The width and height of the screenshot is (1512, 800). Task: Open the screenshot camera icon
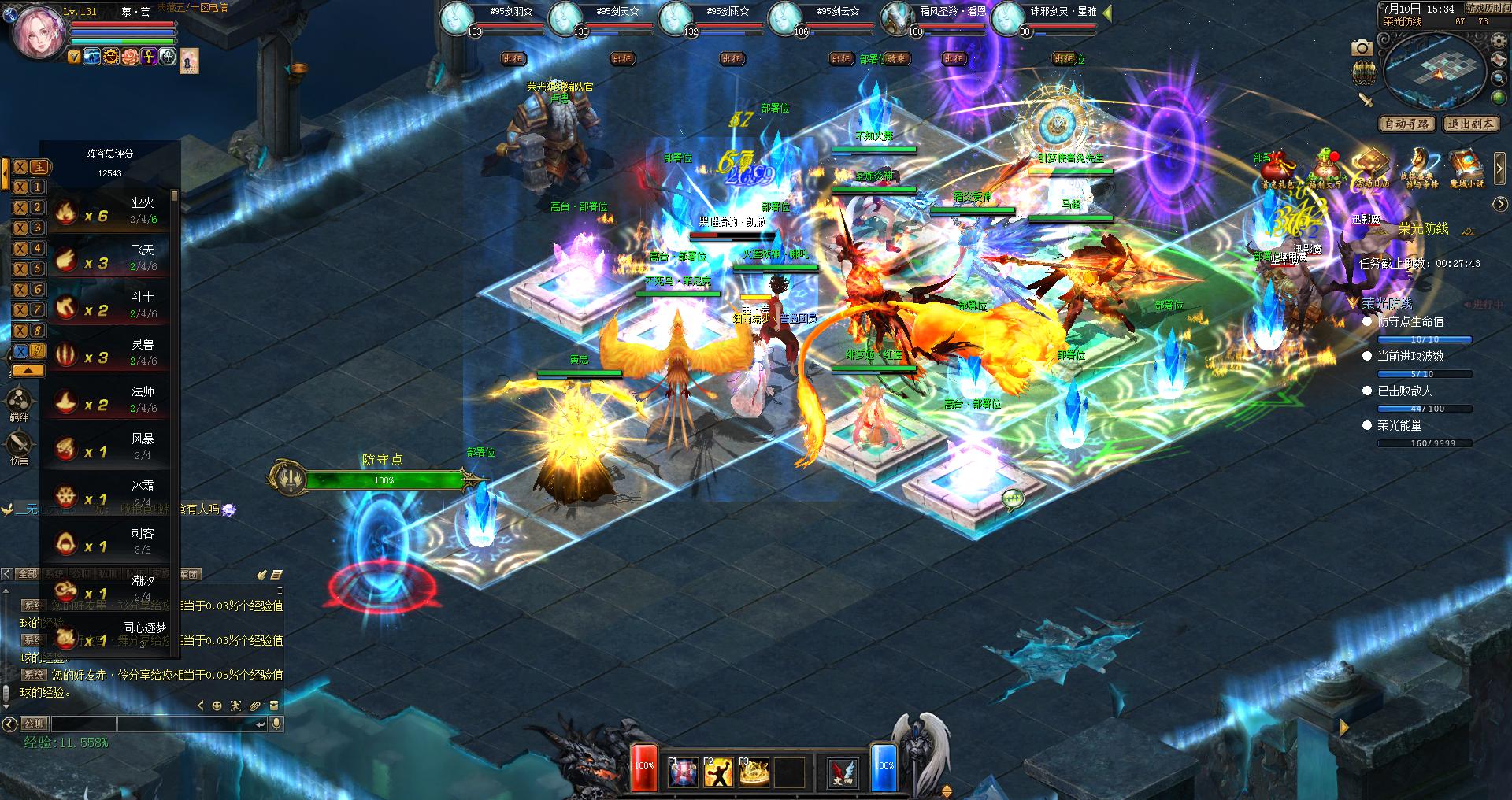[x=1362, y=48]
